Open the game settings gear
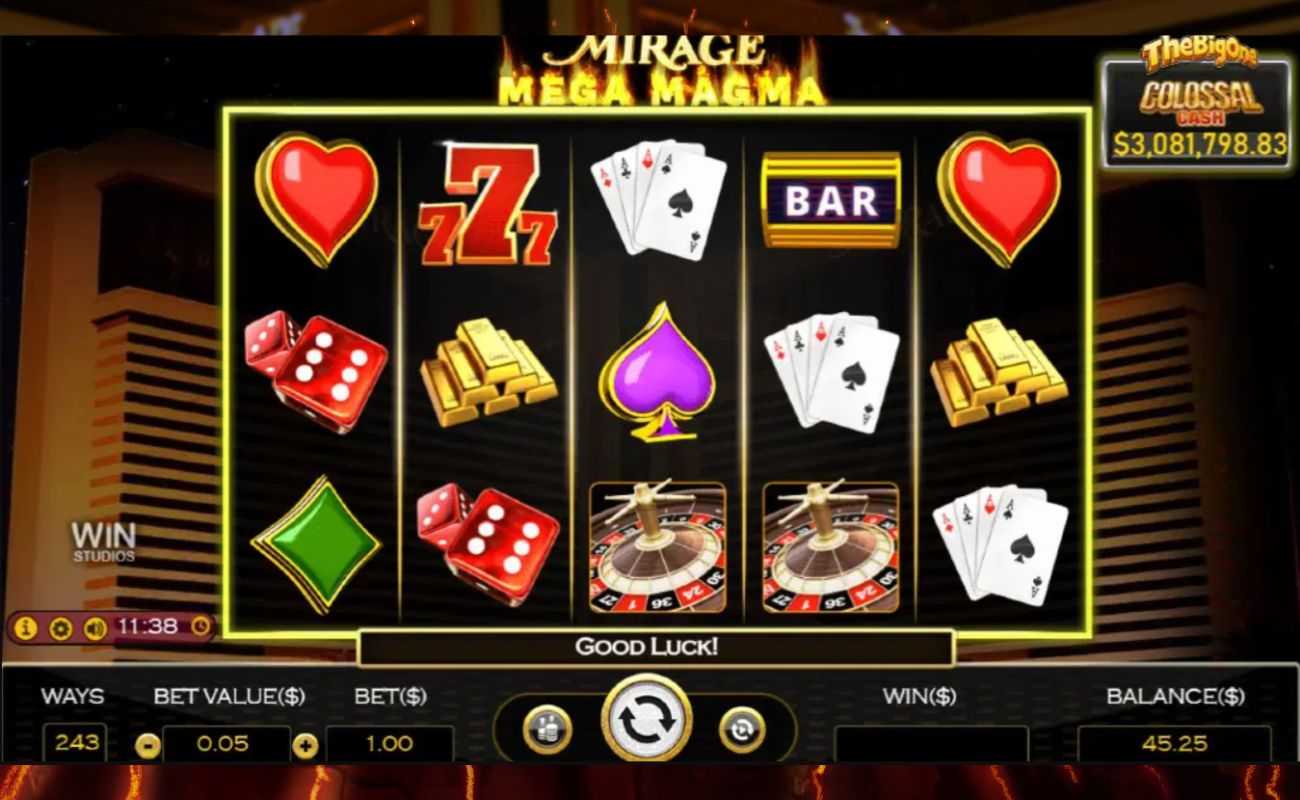This screenshot has width=1300, height=800. coord(60,629)
